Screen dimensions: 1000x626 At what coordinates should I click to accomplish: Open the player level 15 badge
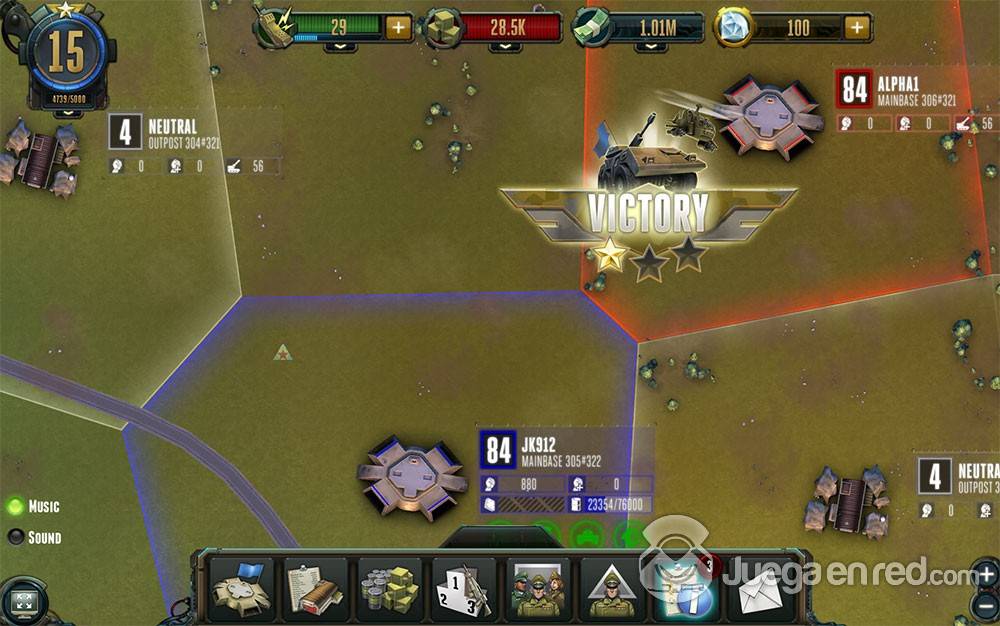click(67, 56)
